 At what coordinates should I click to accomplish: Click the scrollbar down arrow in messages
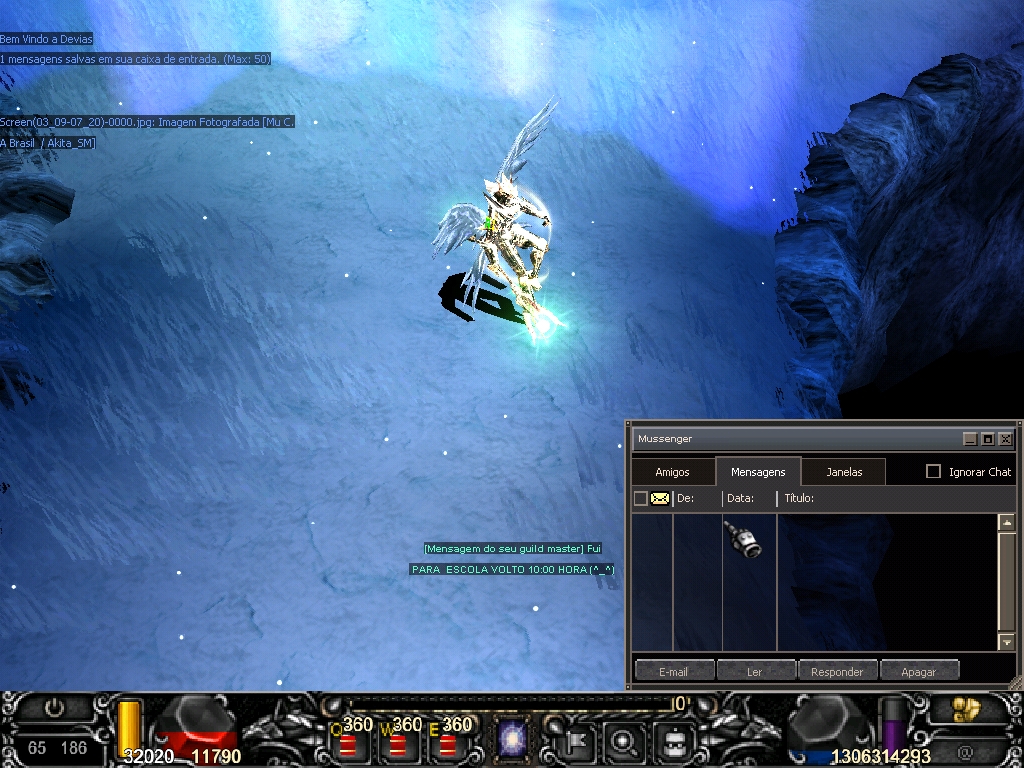click(1006, 642)
